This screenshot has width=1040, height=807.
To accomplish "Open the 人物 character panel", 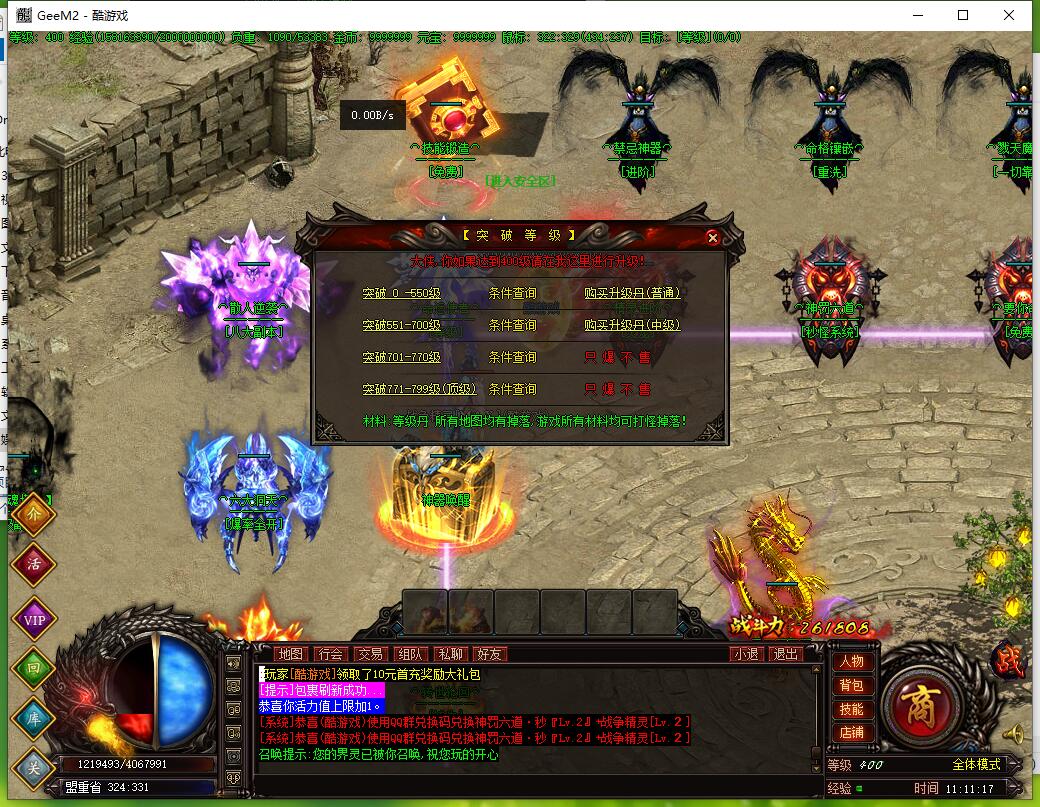I will pyautogui.click(x=851, y=662).
